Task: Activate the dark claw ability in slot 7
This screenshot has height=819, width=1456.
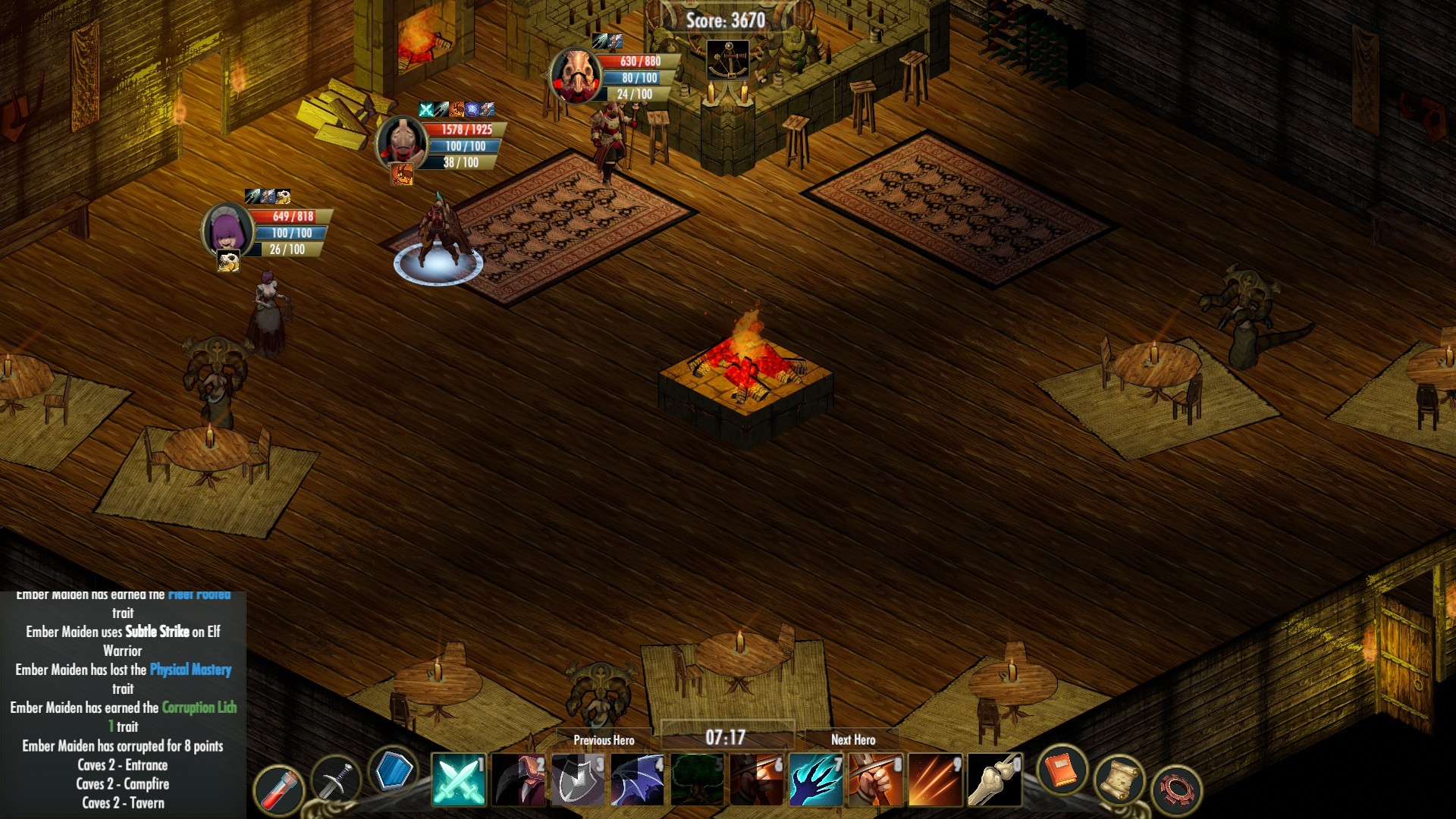Action: 817,780
